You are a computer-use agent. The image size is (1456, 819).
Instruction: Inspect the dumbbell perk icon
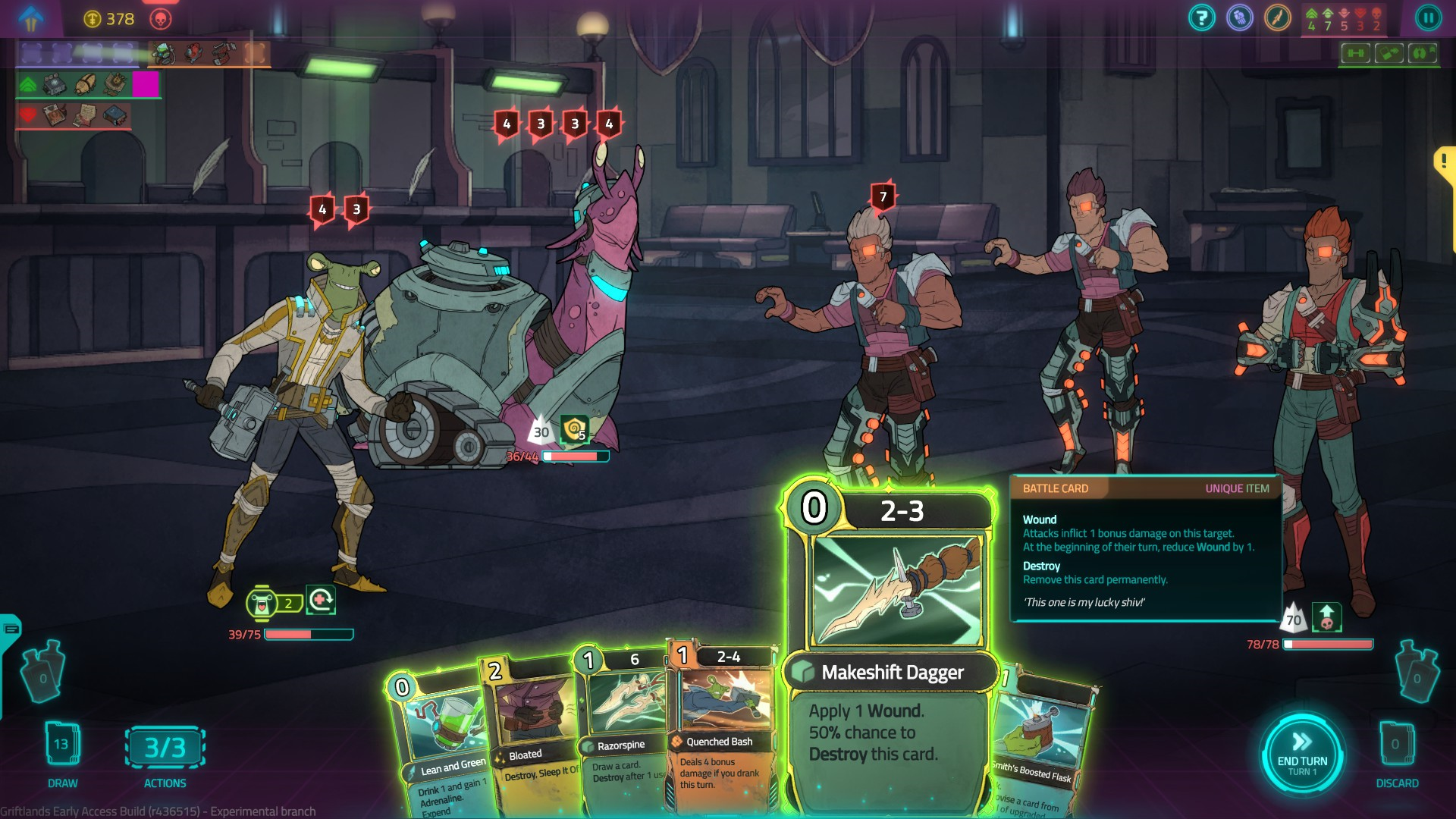[x=1356, y=53]
